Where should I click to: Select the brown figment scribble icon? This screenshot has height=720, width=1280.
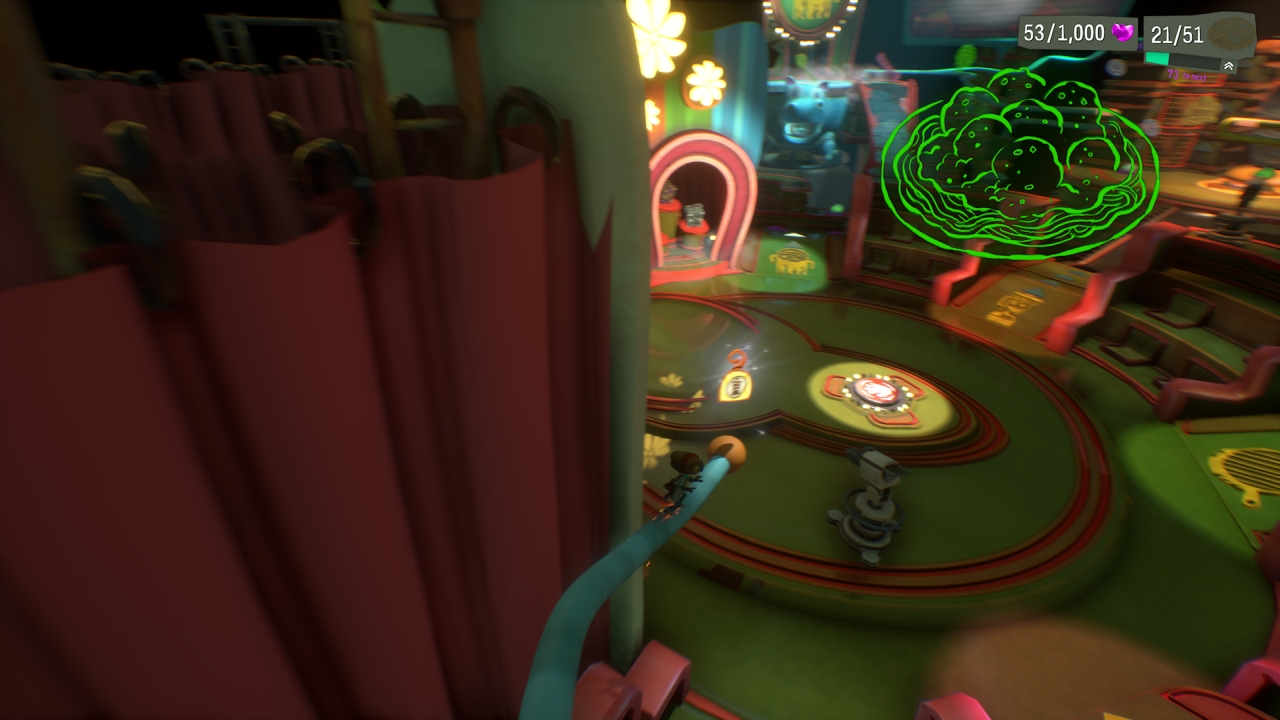click(1230, 34)
